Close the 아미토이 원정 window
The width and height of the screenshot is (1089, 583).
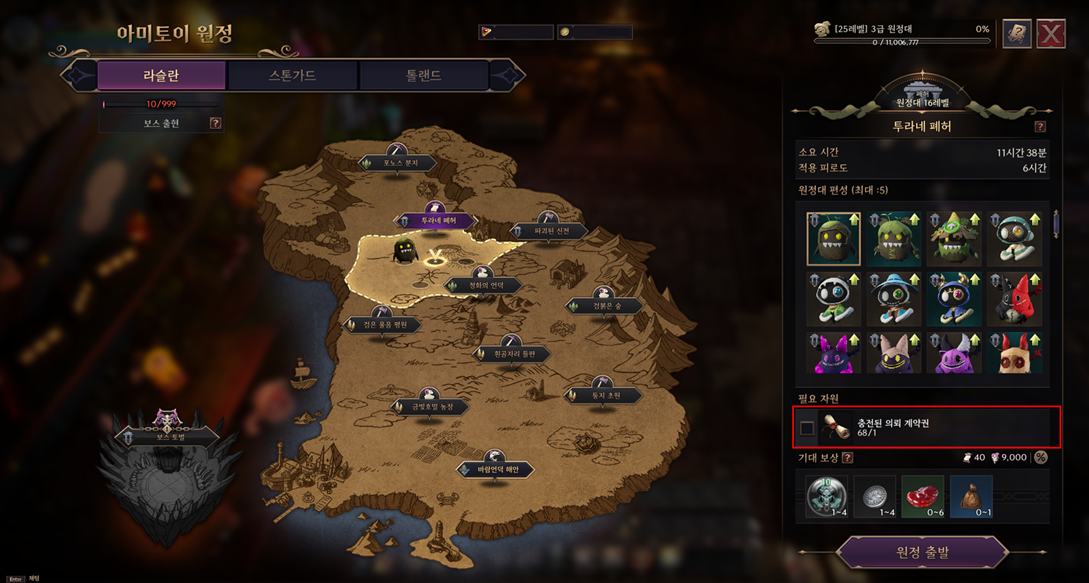point(1050,33)
